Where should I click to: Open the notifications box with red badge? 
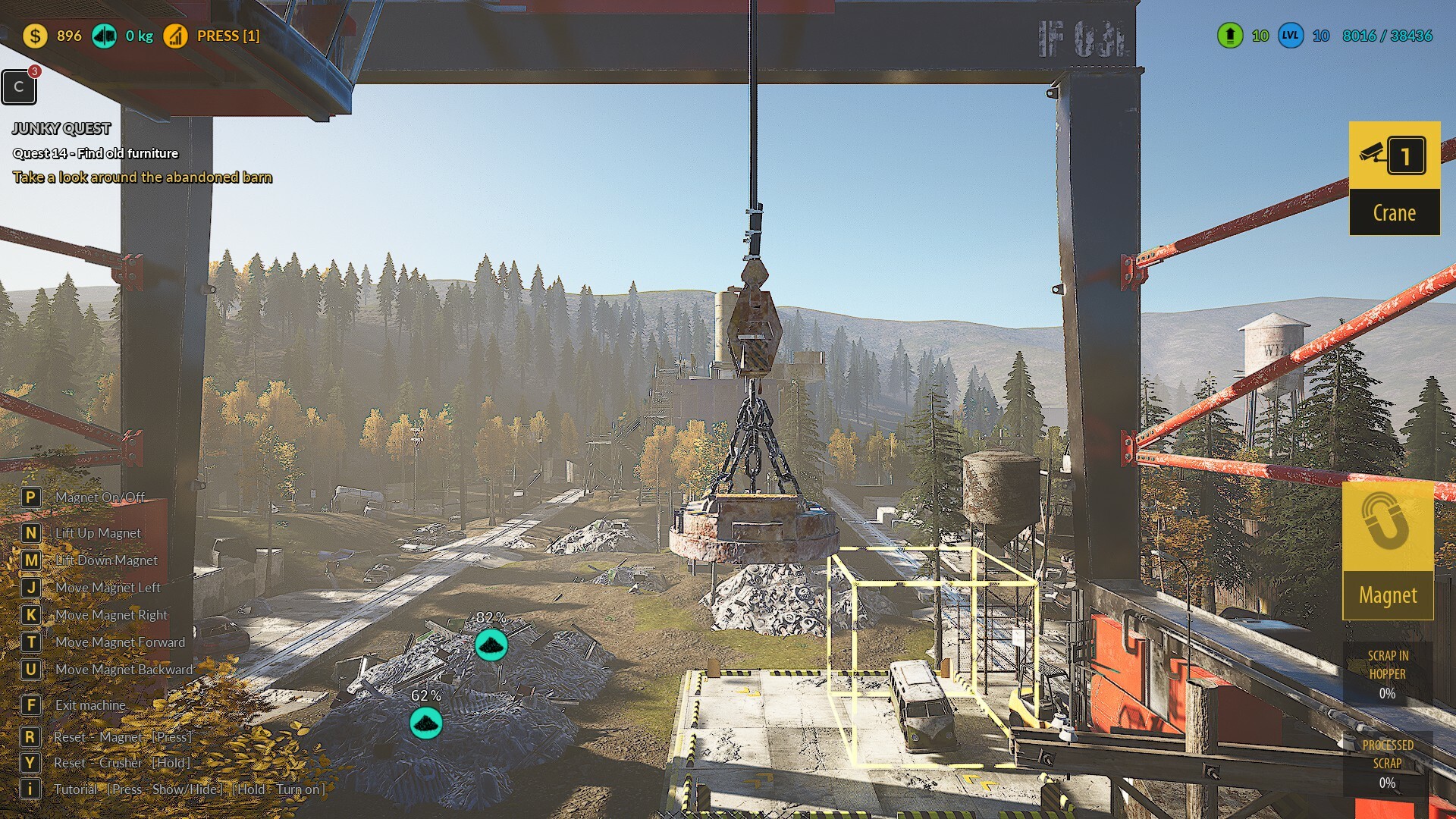tap(19, 87)
